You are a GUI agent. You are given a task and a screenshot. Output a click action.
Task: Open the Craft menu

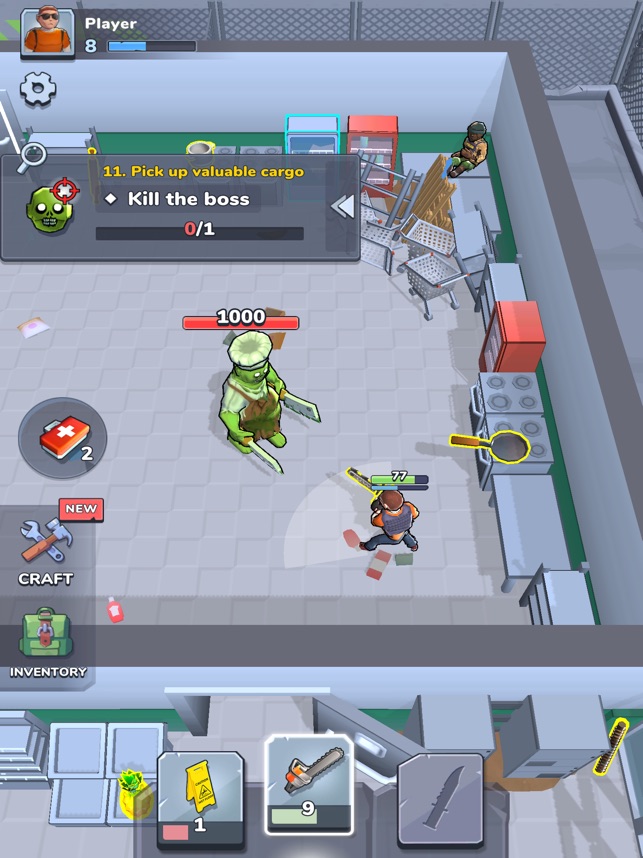pos(45,548)
